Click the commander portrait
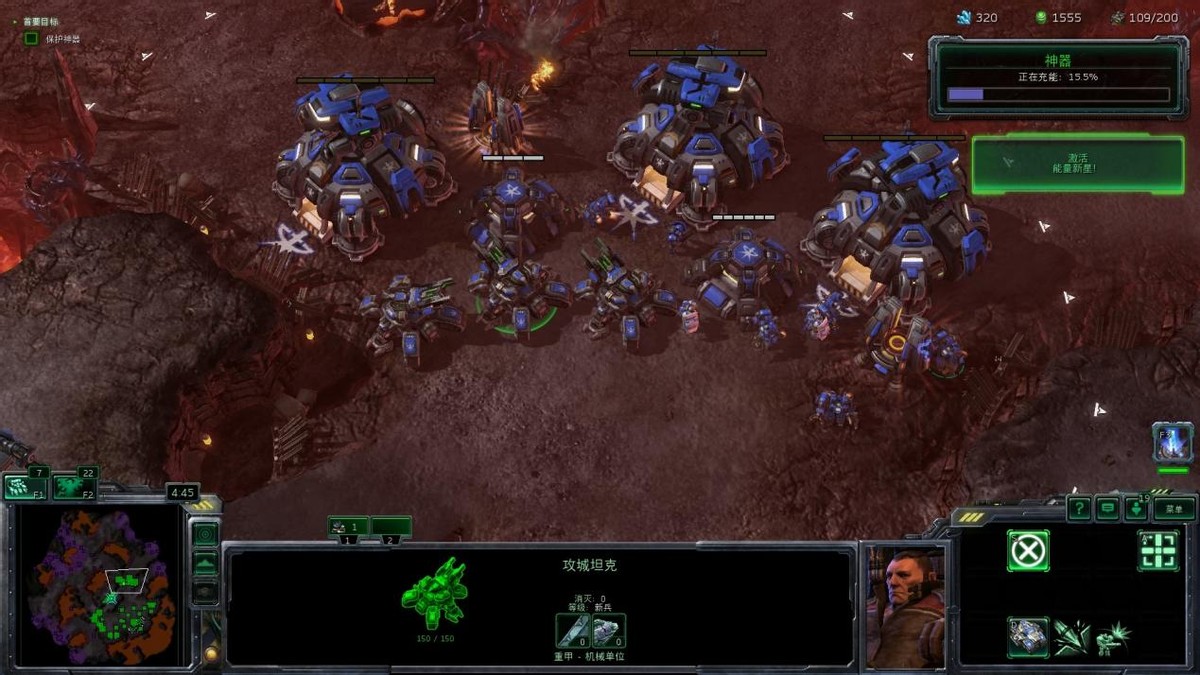The height and width of the screenshot is (675, 1200). [905, 606]
